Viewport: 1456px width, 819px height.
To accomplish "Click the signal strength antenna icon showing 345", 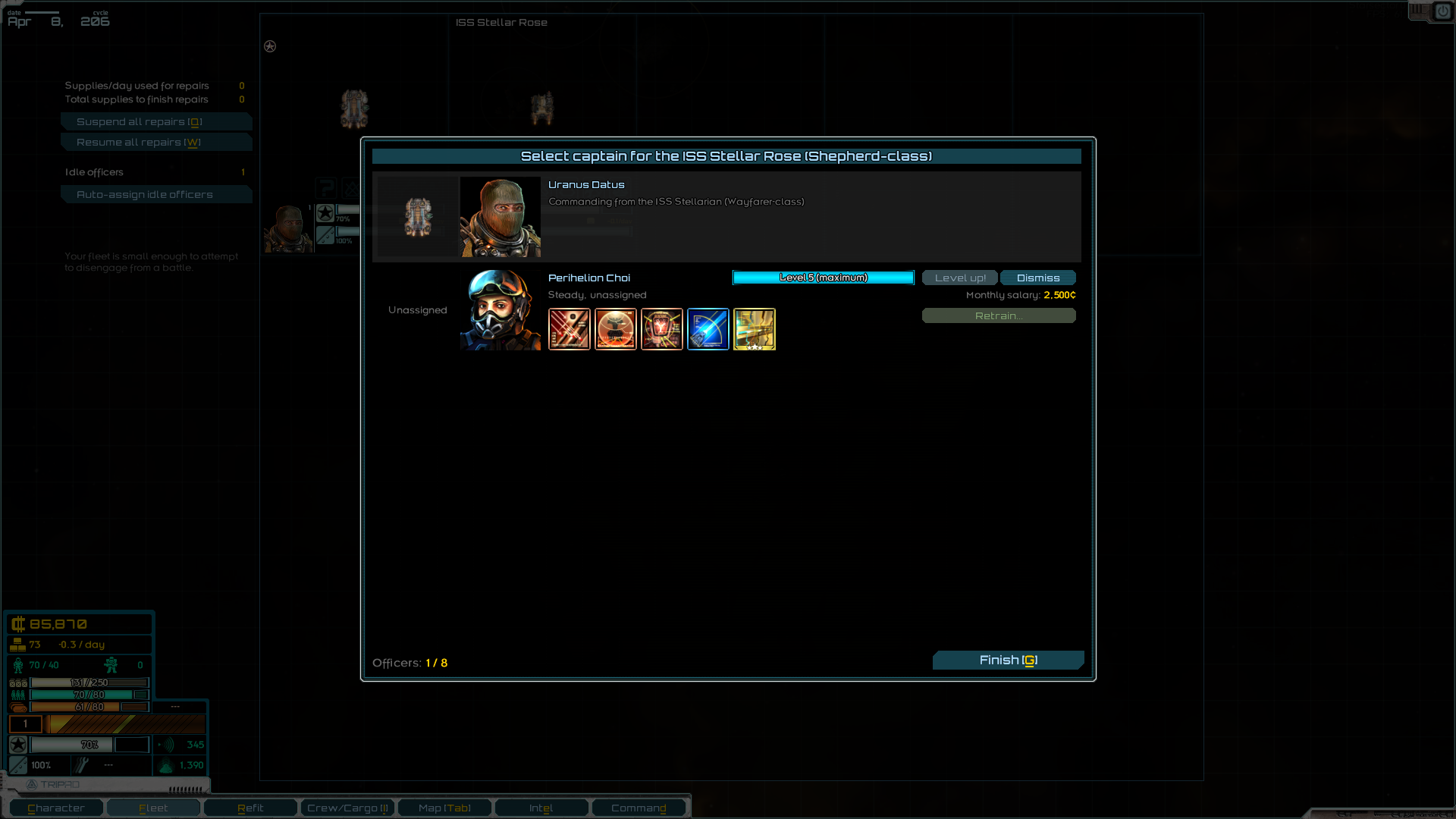I will pyautogui.click(x=167, y=745).
